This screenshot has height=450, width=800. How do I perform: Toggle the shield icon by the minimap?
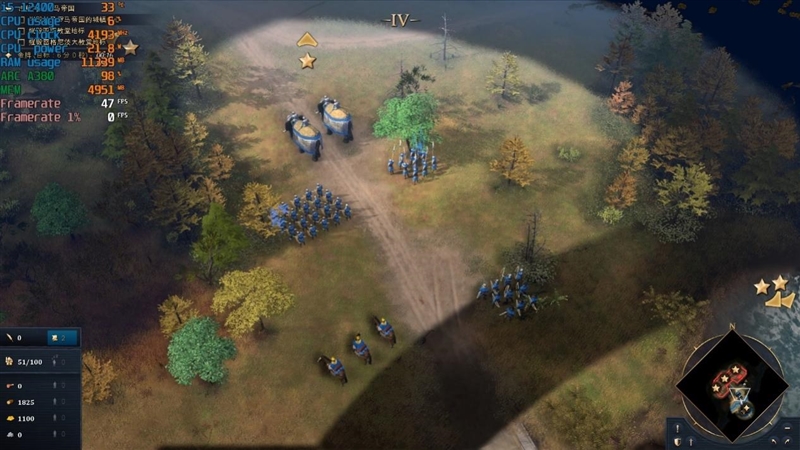(678, 440)
